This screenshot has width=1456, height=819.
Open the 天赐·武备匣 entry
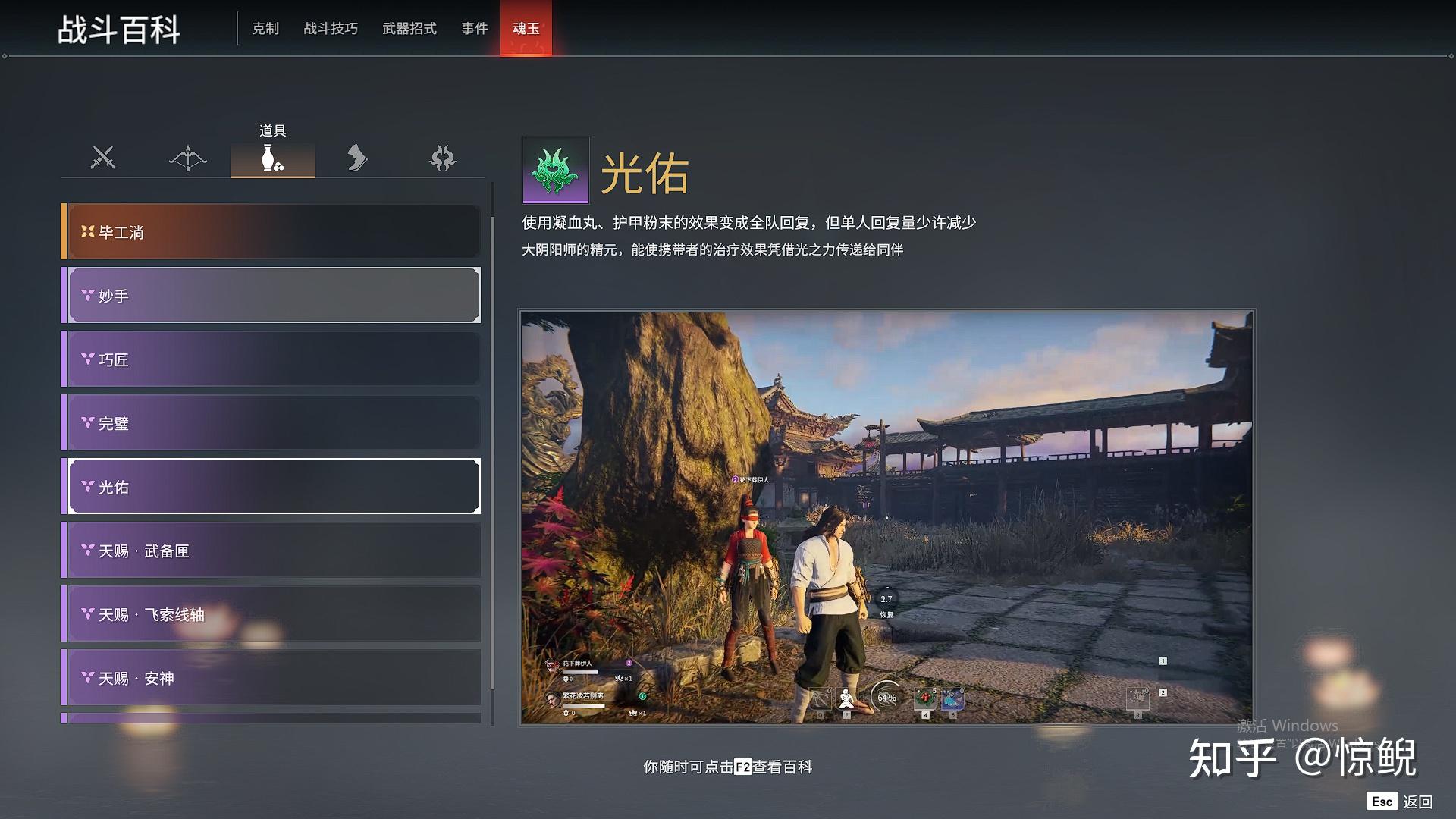point(273,551)
